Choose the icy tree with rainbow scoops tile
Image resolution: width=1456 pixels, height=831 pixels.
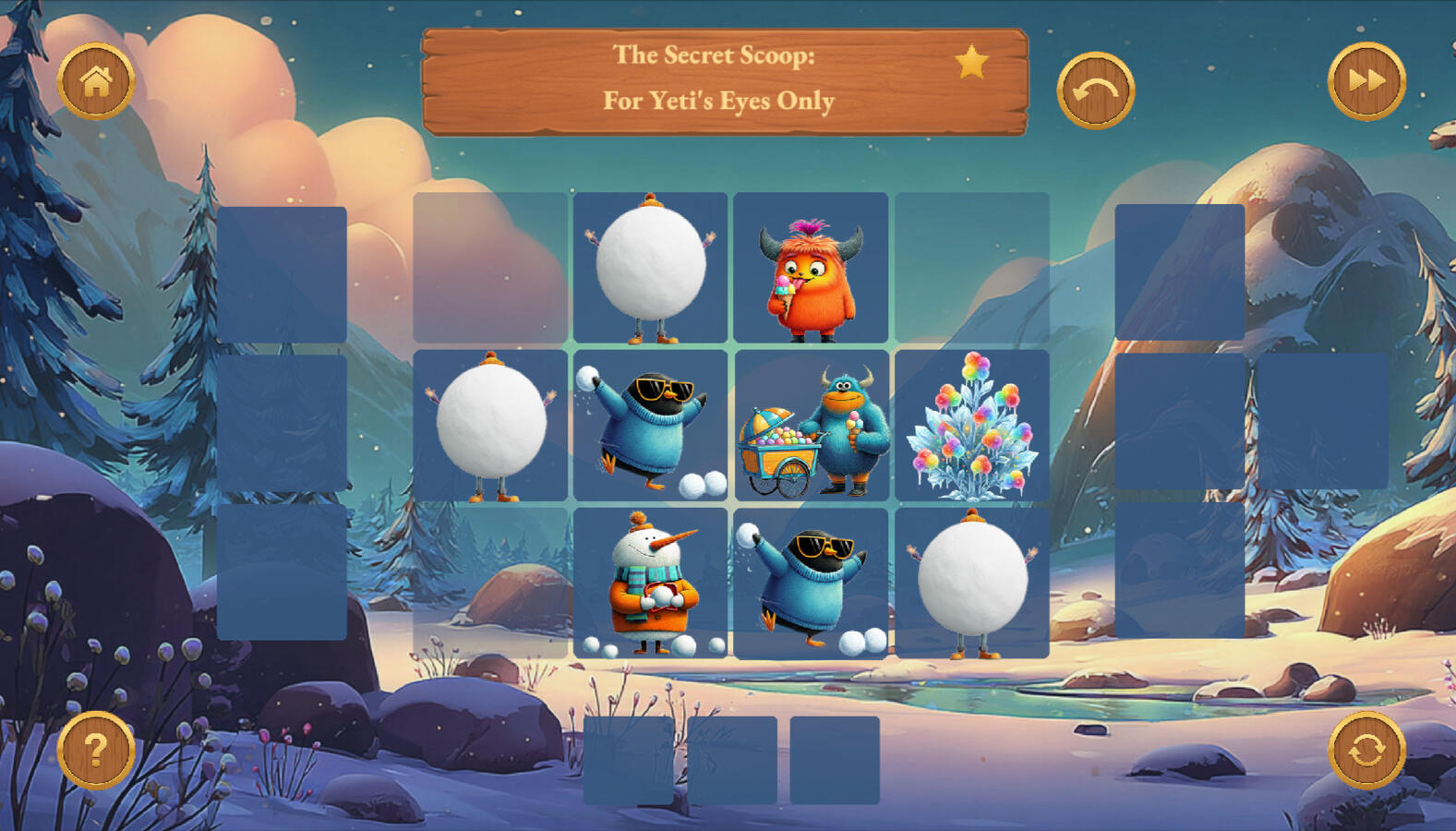point(971,426)
